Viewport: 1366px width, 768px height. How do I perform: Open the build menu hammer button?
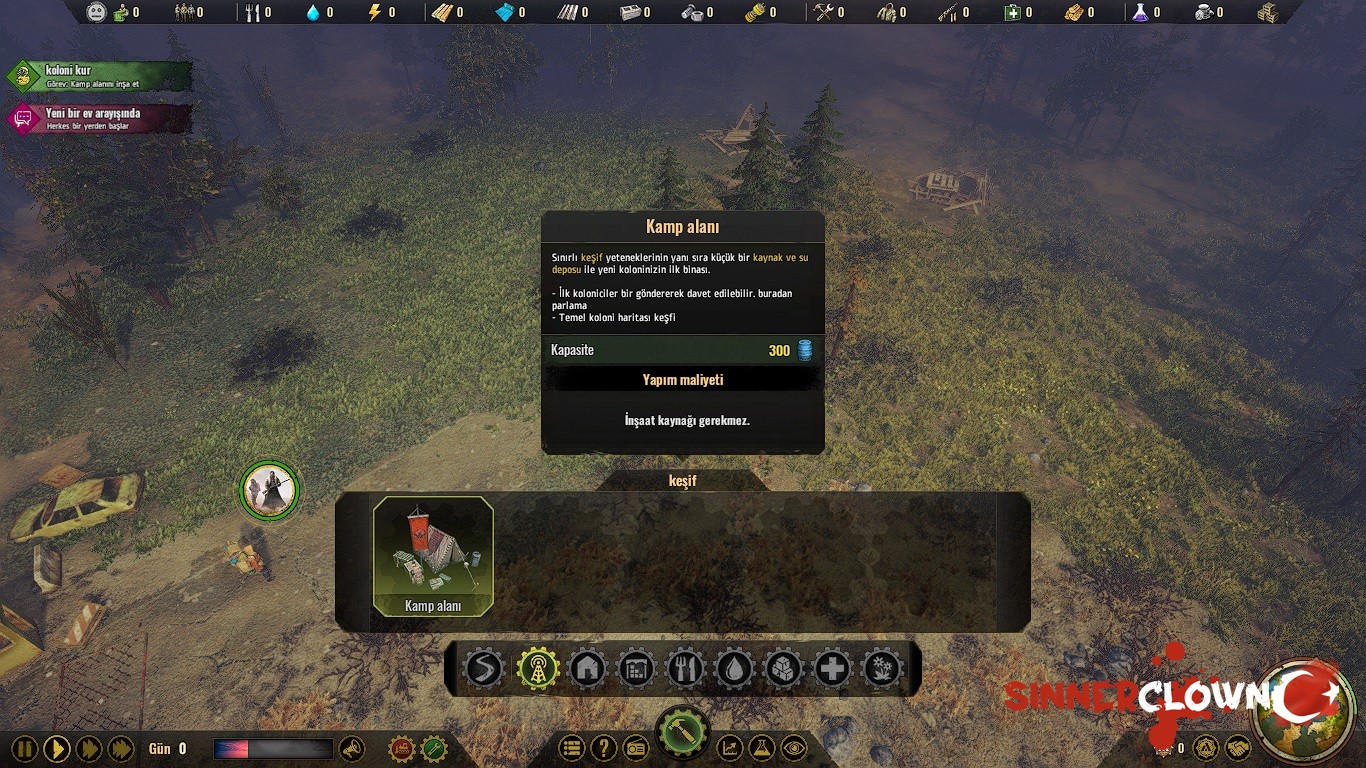[682, 736]
